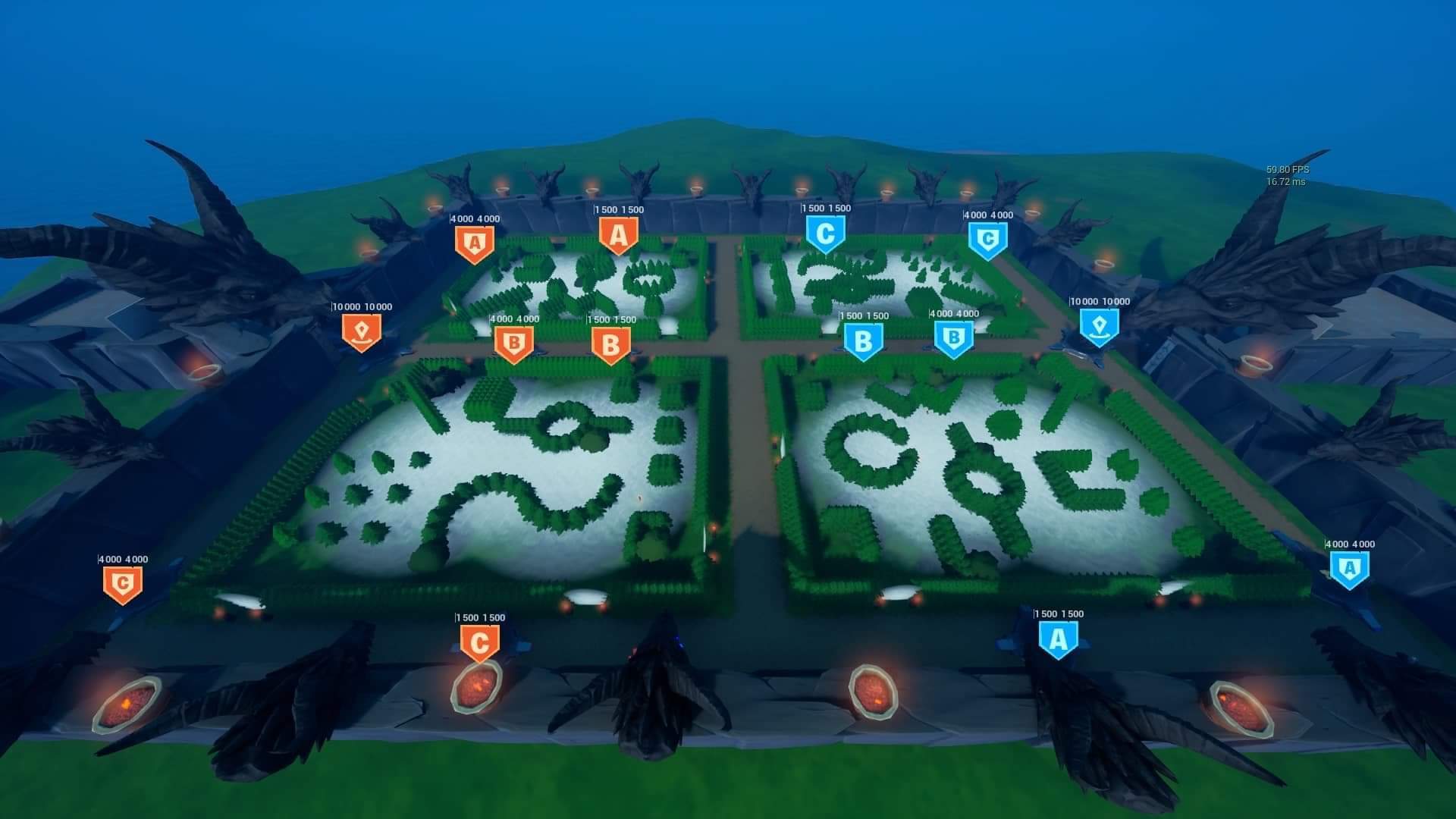Select the orange A marker labeled 1500 1500
The image size is (1456, 819).
point(618,235)
